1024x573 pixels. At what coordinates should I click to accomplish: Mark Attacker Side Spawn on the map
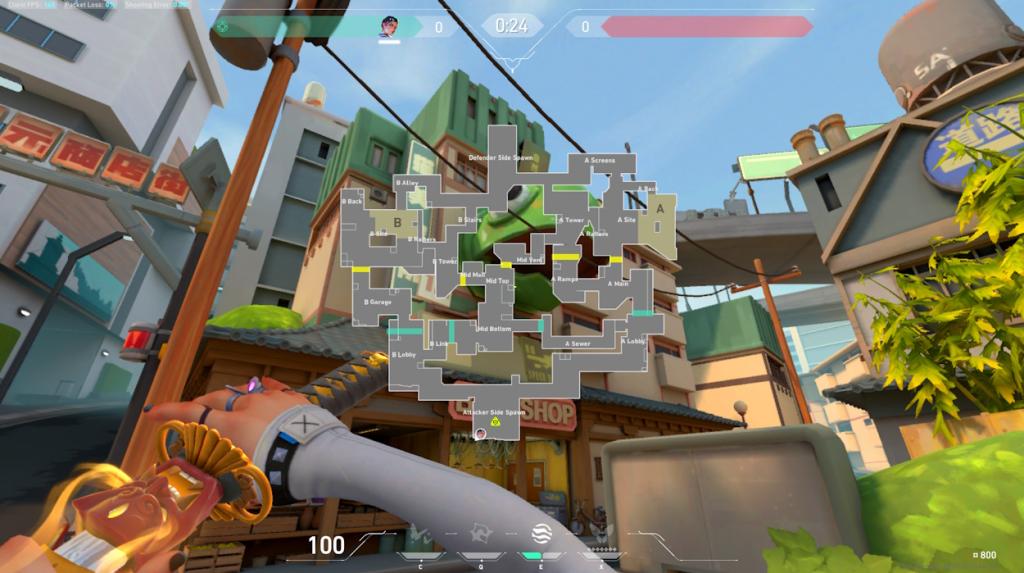pyautogui.click(x=494, y=412)
